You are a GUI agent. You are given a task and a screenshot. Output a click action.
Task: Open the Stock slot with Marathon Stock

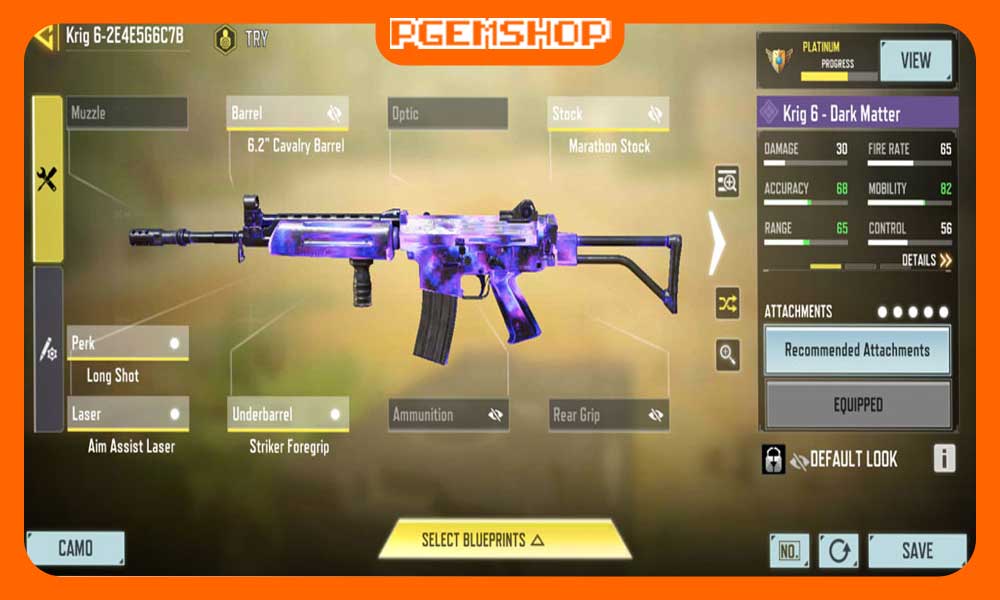click(607, 114)
